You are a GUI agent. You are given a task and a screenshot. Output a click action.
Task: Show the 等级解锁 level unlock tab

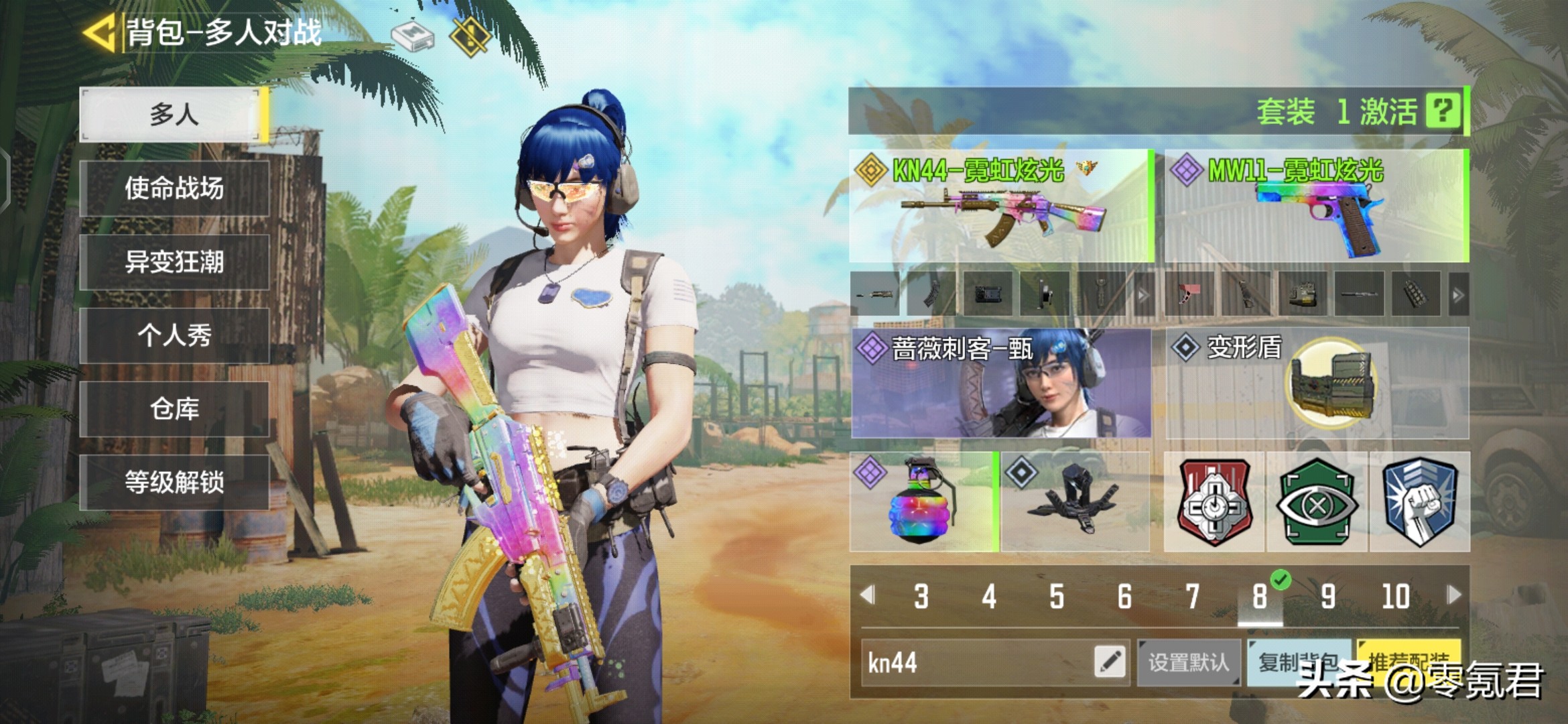point(174,482)
